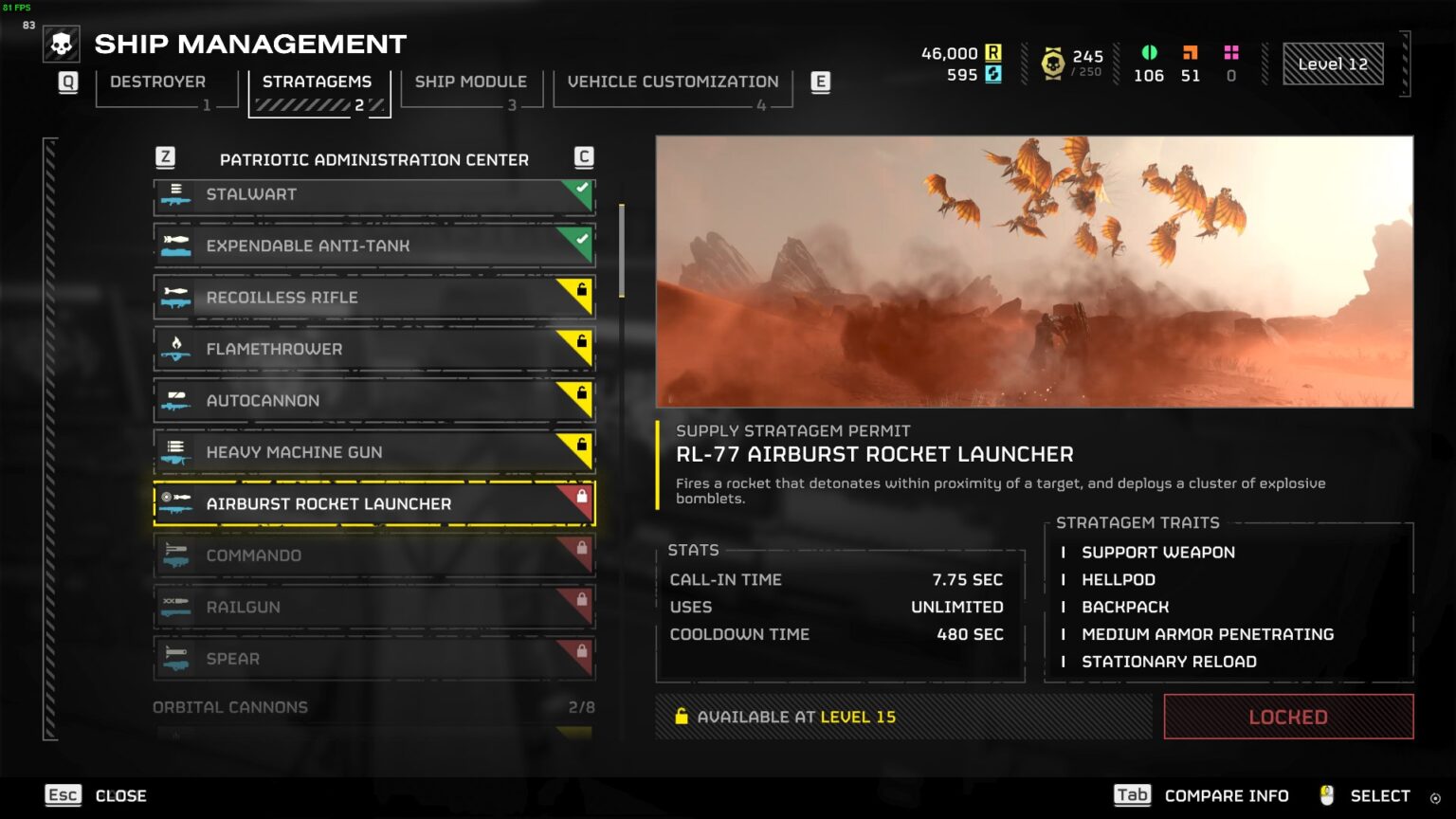This screenshot has width=1456, height=819.
Task: Click the Heavy Machine Gun weapon icon
Action: tap(178, 452)
